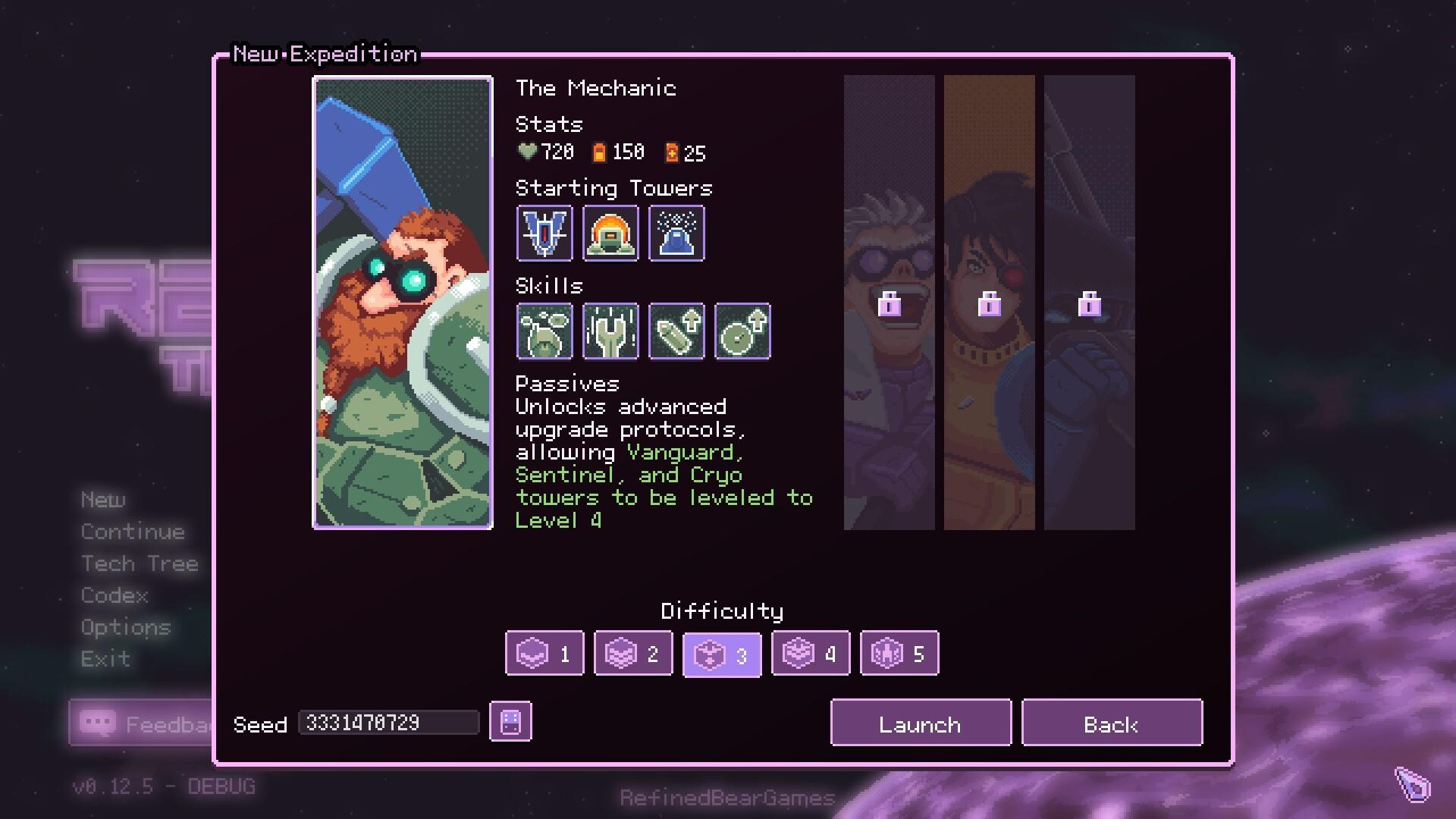The image size is (1456, 819).
Task: Launch the expedition
Action: point(920,723)
